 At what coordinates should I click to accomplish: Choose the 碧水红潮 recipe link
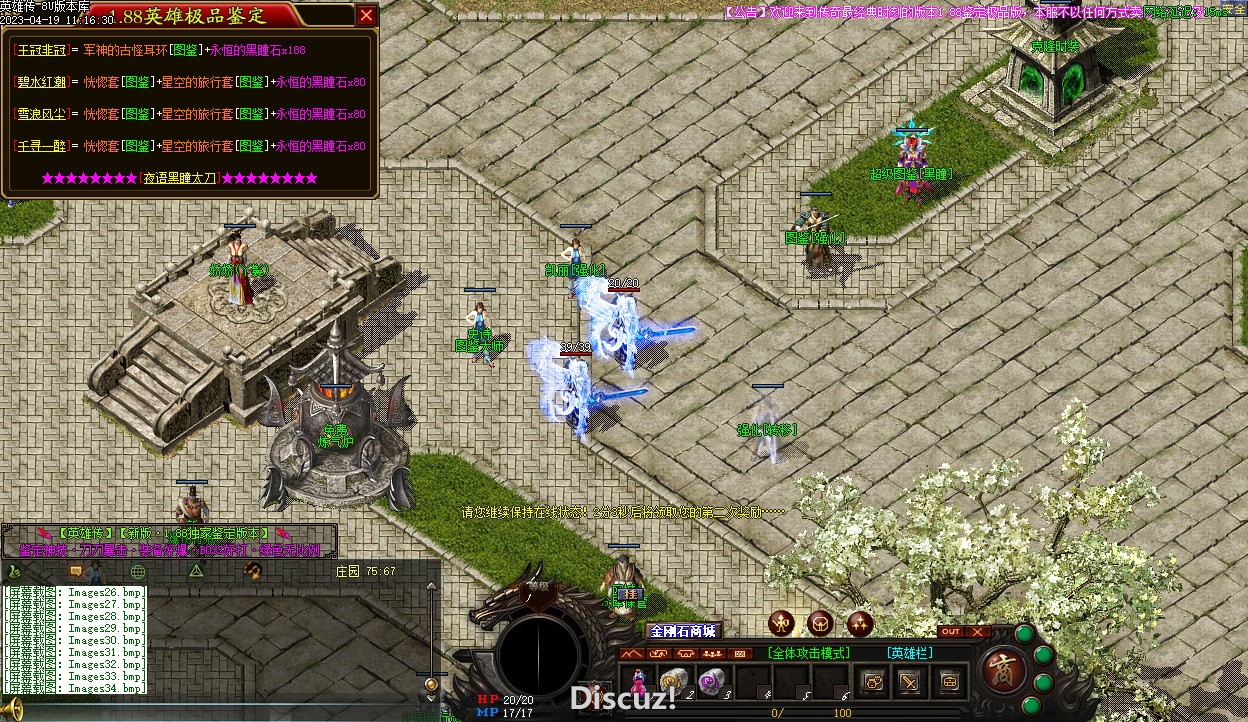tap(41, 82)
